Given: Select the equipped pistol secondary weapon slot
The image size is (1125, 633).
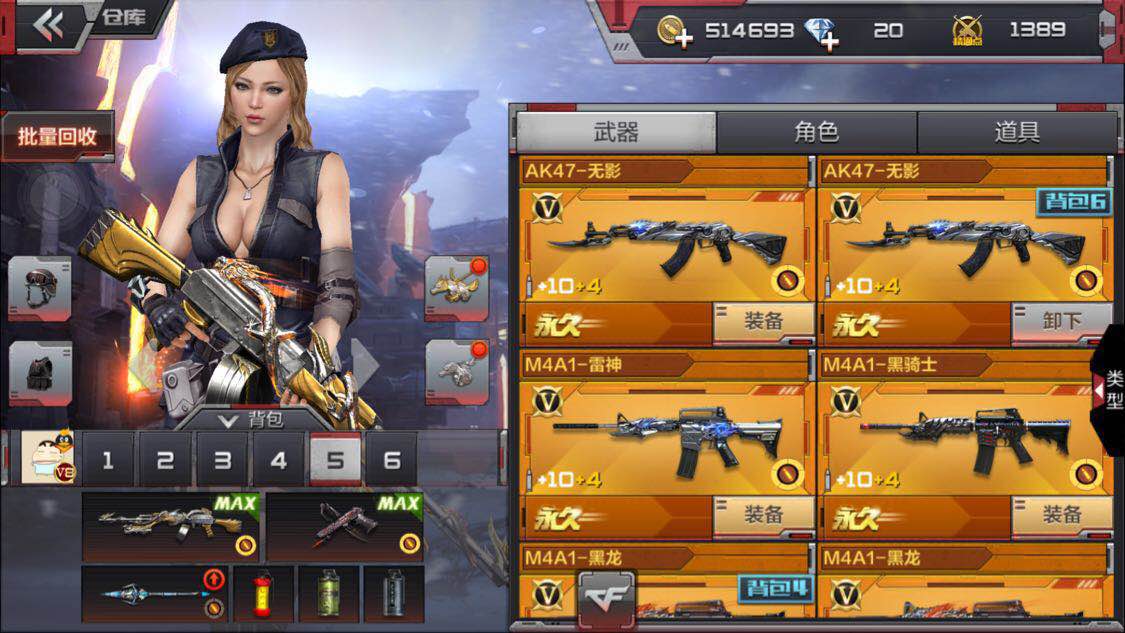Looking at the screenshot, I should coord(345,526).
